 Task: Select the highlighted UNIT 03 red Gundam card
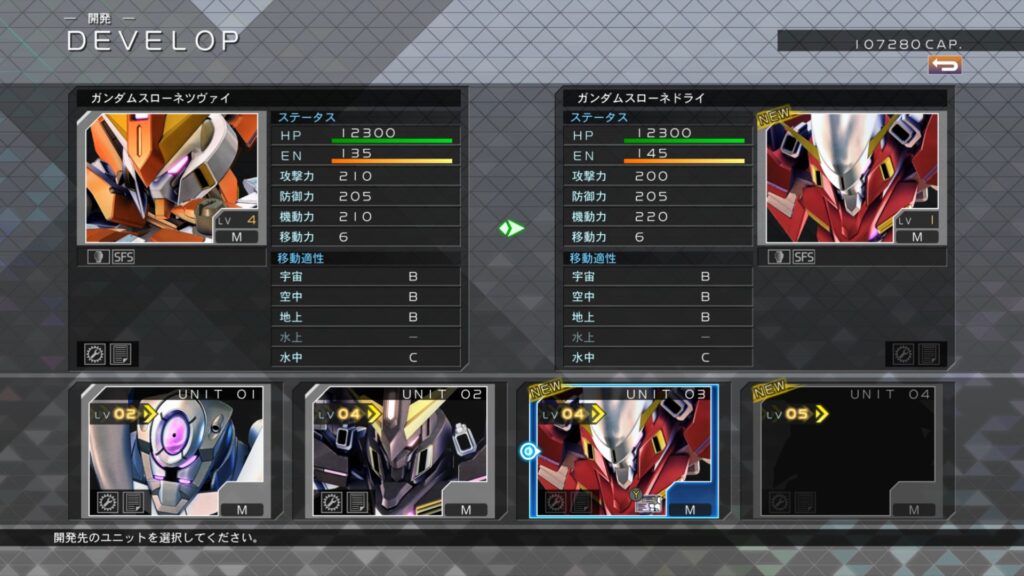[624, 450]
